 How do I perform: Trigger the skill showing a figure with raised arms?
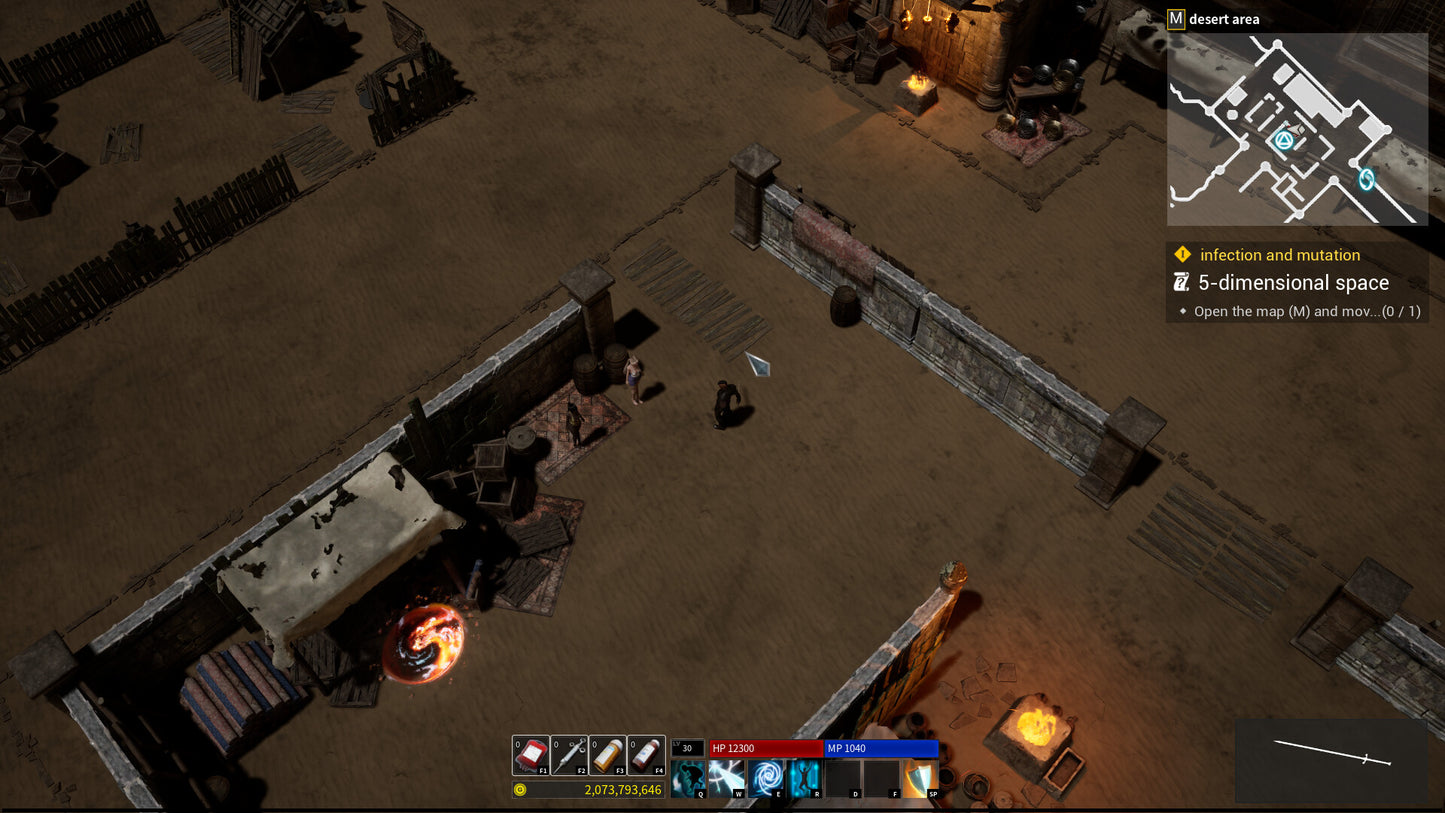[x=804, y=778]
